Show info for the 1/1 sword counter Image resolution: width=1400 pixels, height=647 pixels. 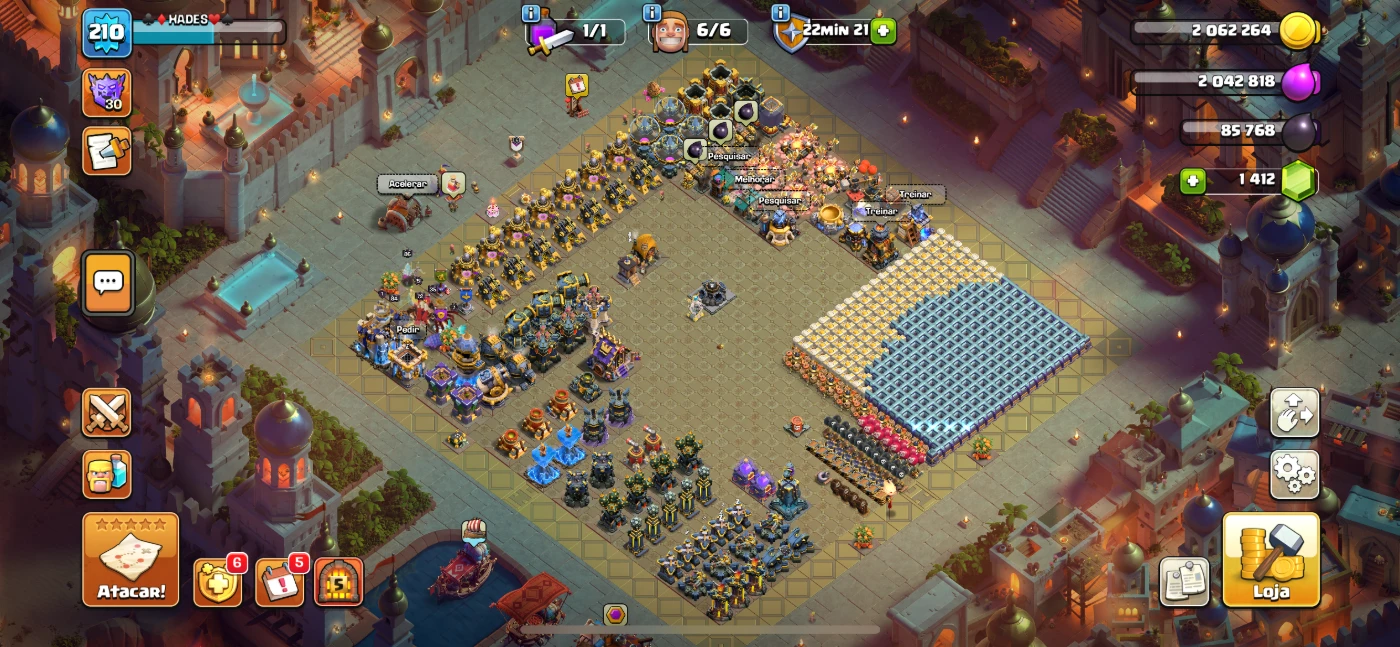531,13
